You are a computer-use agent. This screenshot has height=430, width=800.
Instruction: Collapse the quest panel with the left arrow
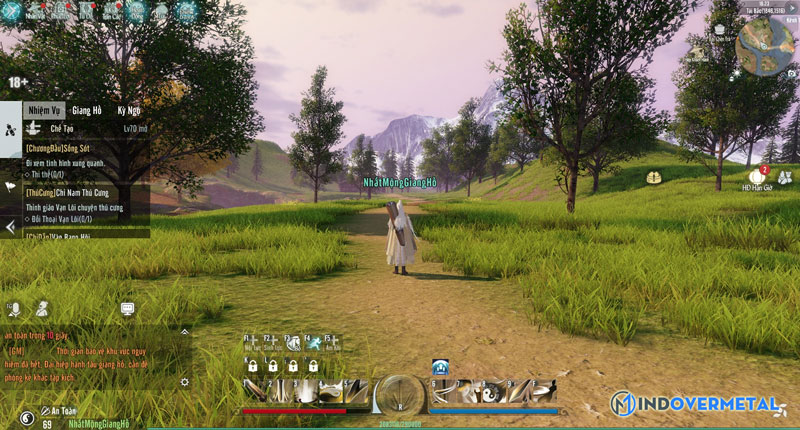[10, 228]
